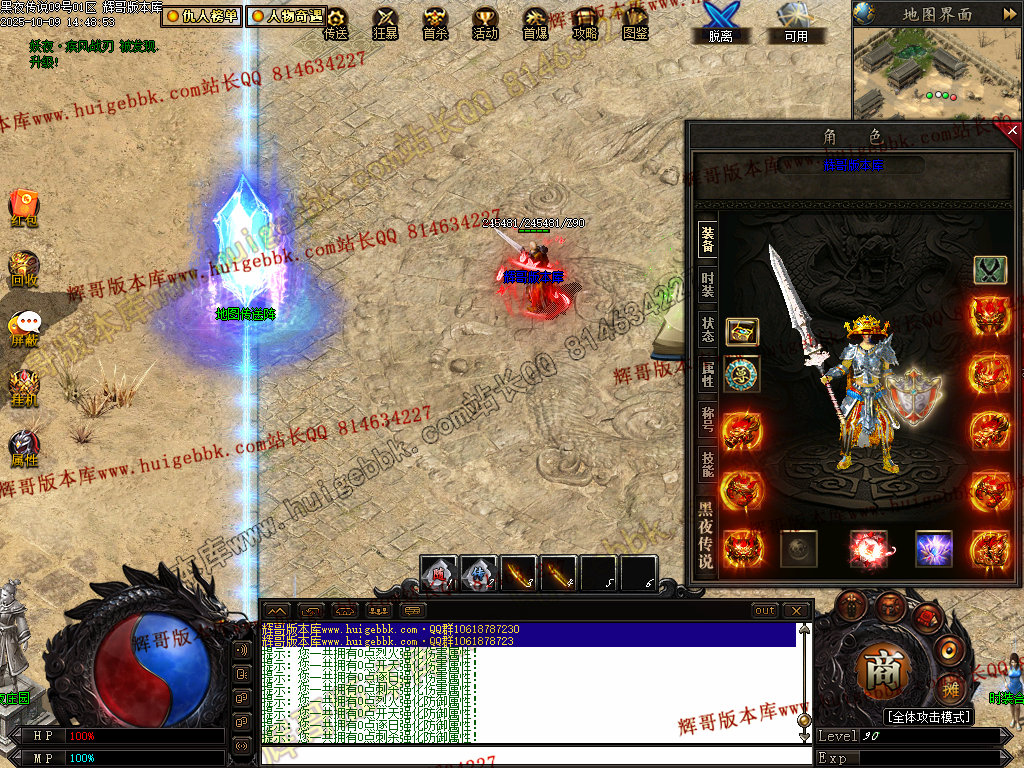Show the 技能 skills tab
The image size is (1024, 768).
coord(707,463)
